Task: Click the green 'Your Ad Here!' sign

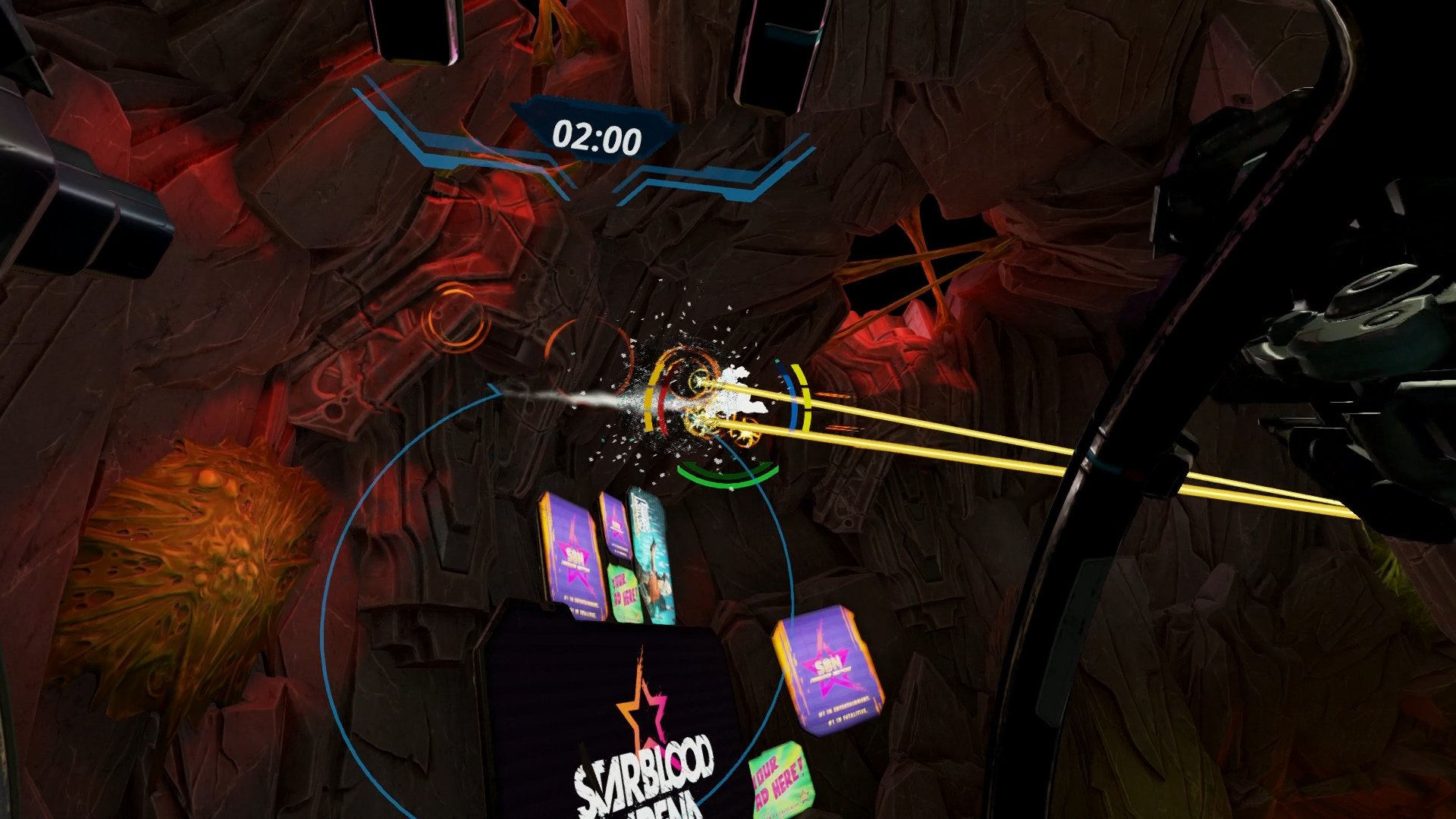Action: [624, 590]
